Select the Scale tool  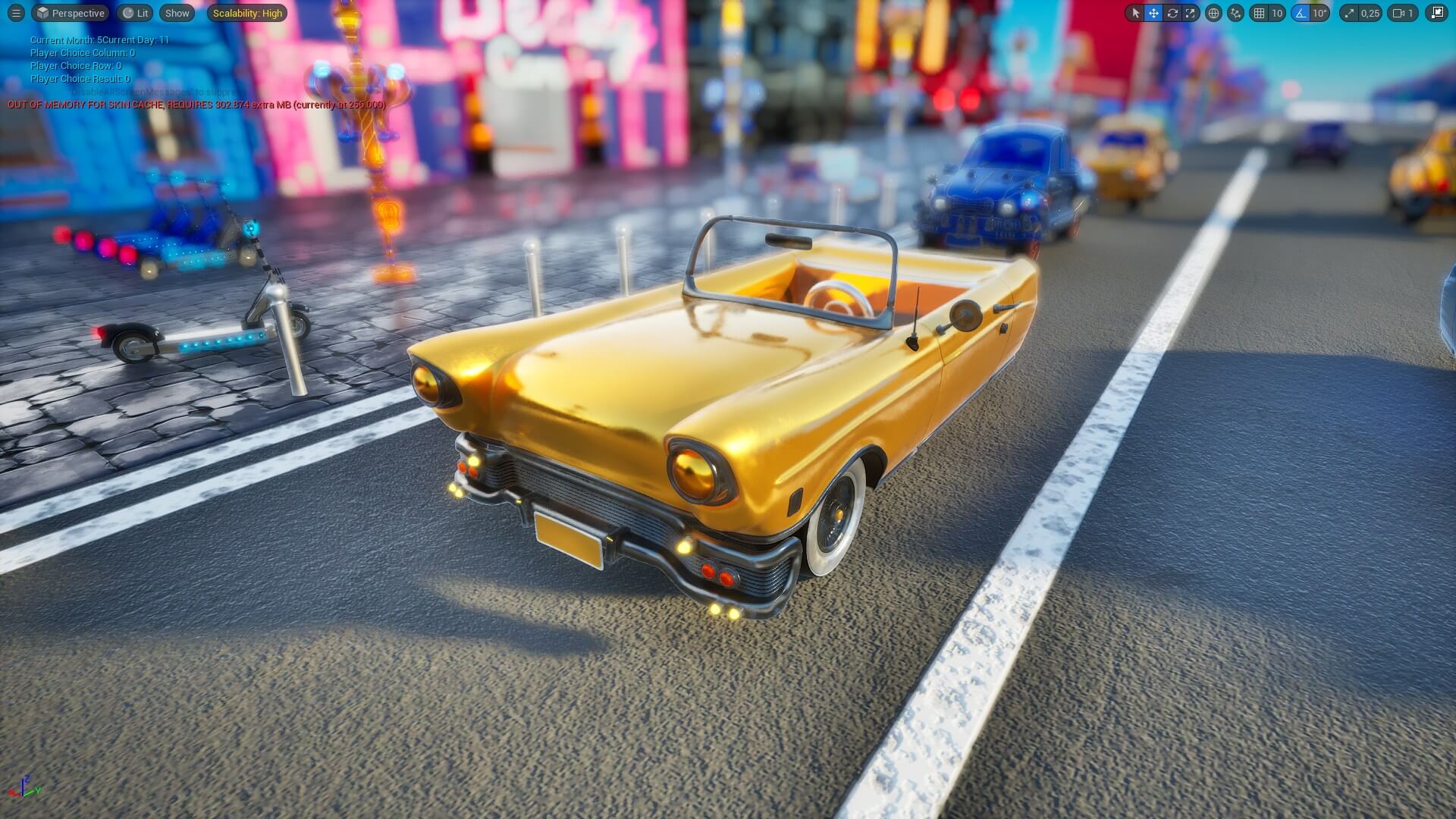[1191, 13]
